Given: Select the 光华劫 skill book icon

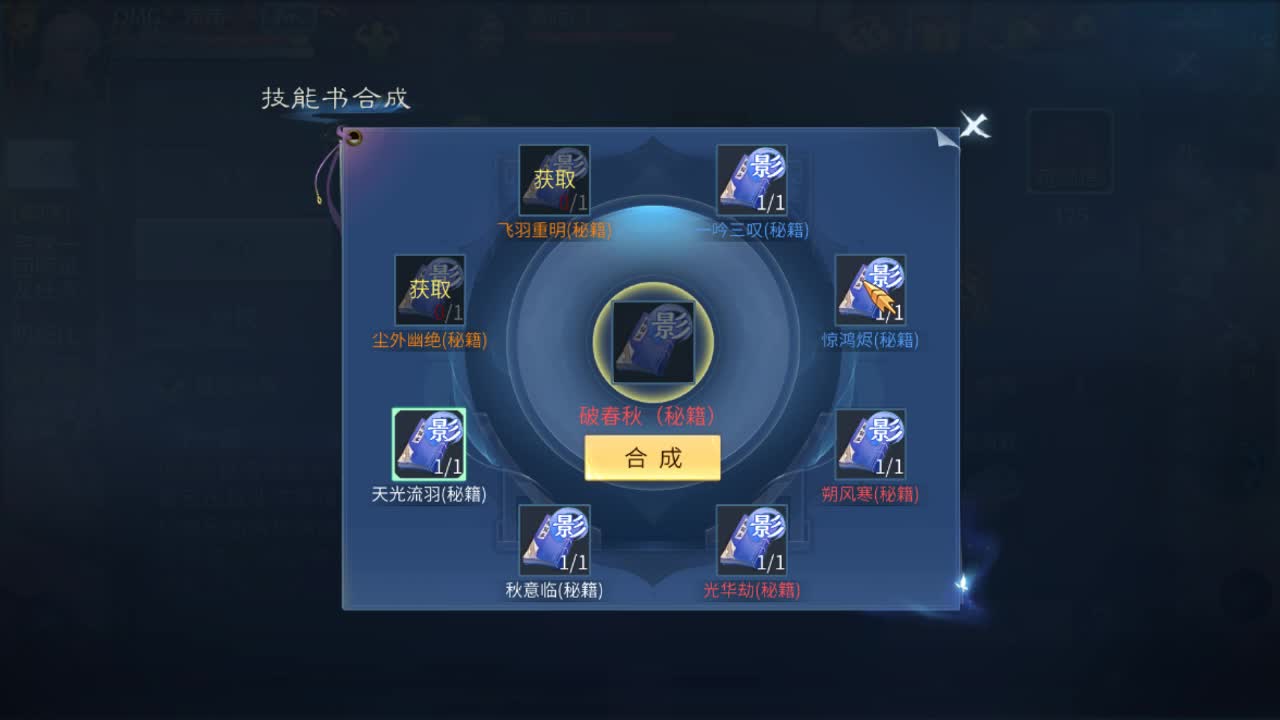Looking at the screenshot, I should pyautogui.click(x=753, y=540).
